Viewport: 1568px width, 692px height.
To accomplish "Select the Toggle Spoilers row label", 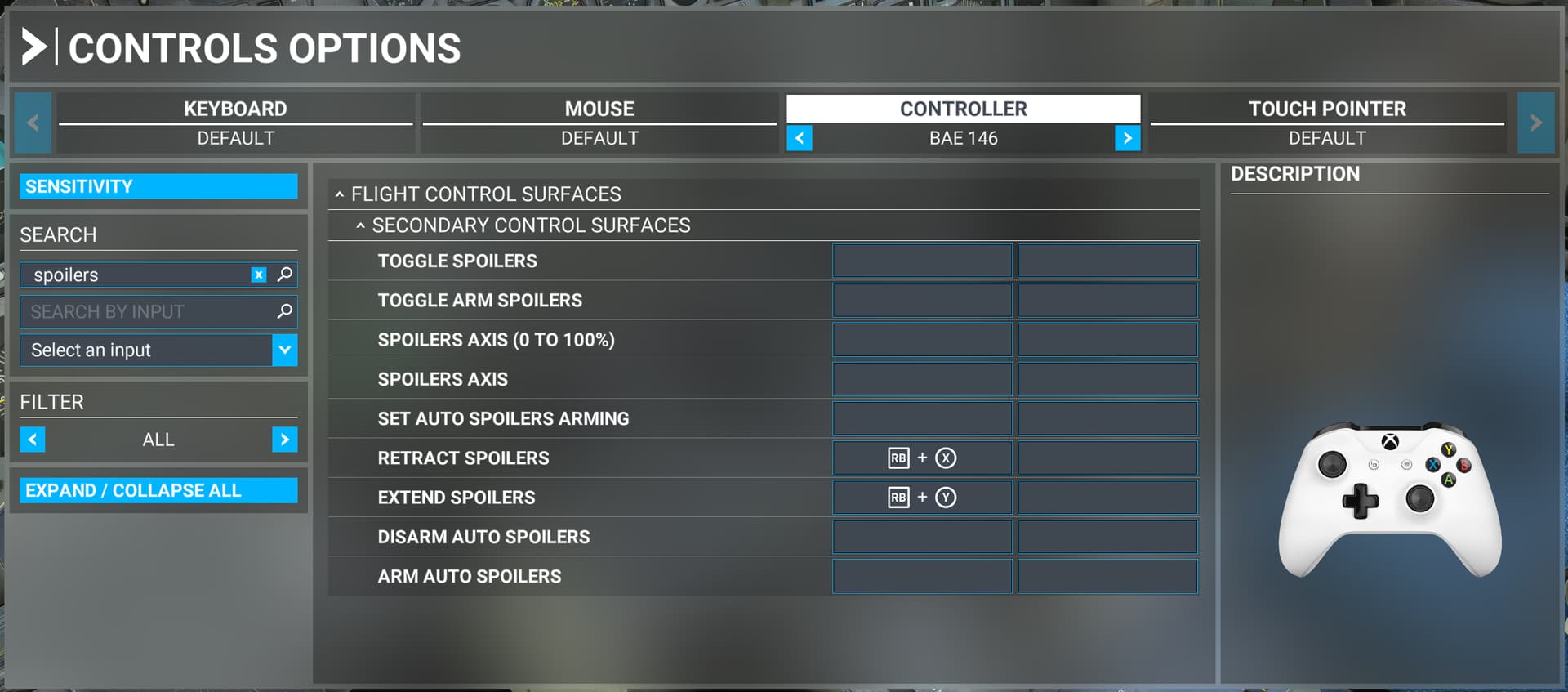I will pos(457,261).
